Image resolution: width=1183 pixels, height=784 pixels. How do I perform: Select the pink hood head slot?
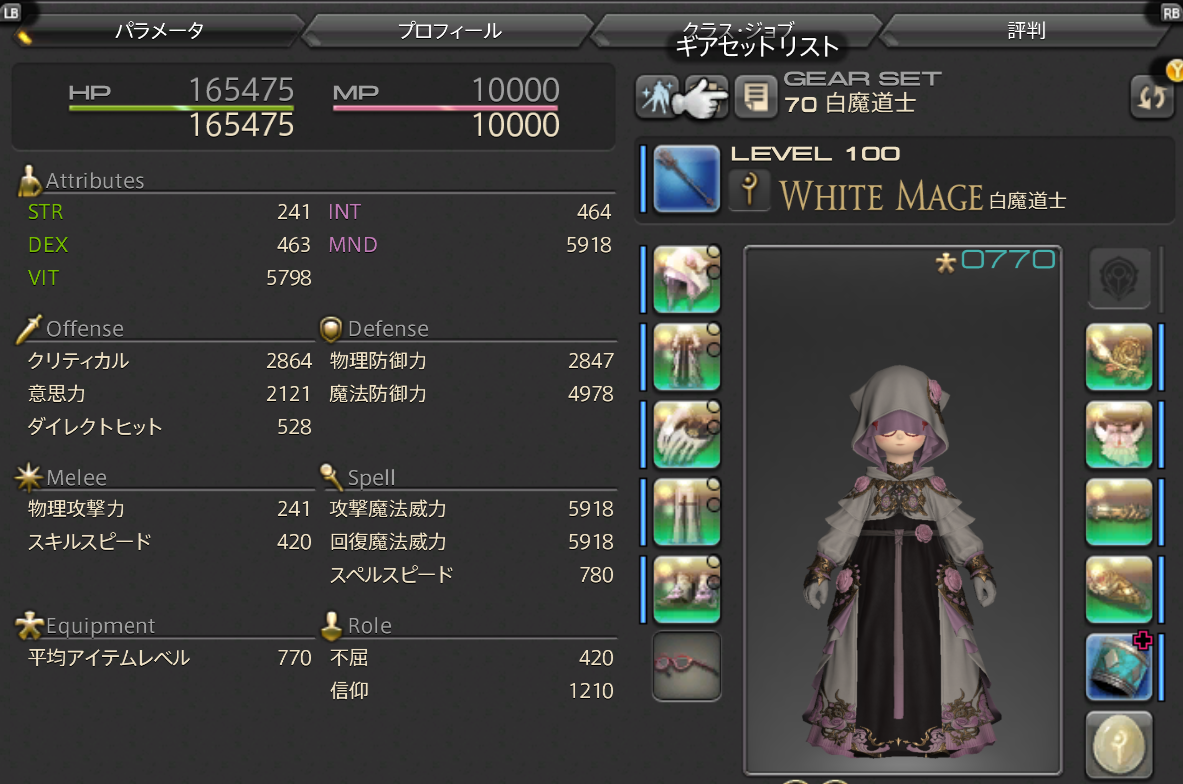[686, 279]
